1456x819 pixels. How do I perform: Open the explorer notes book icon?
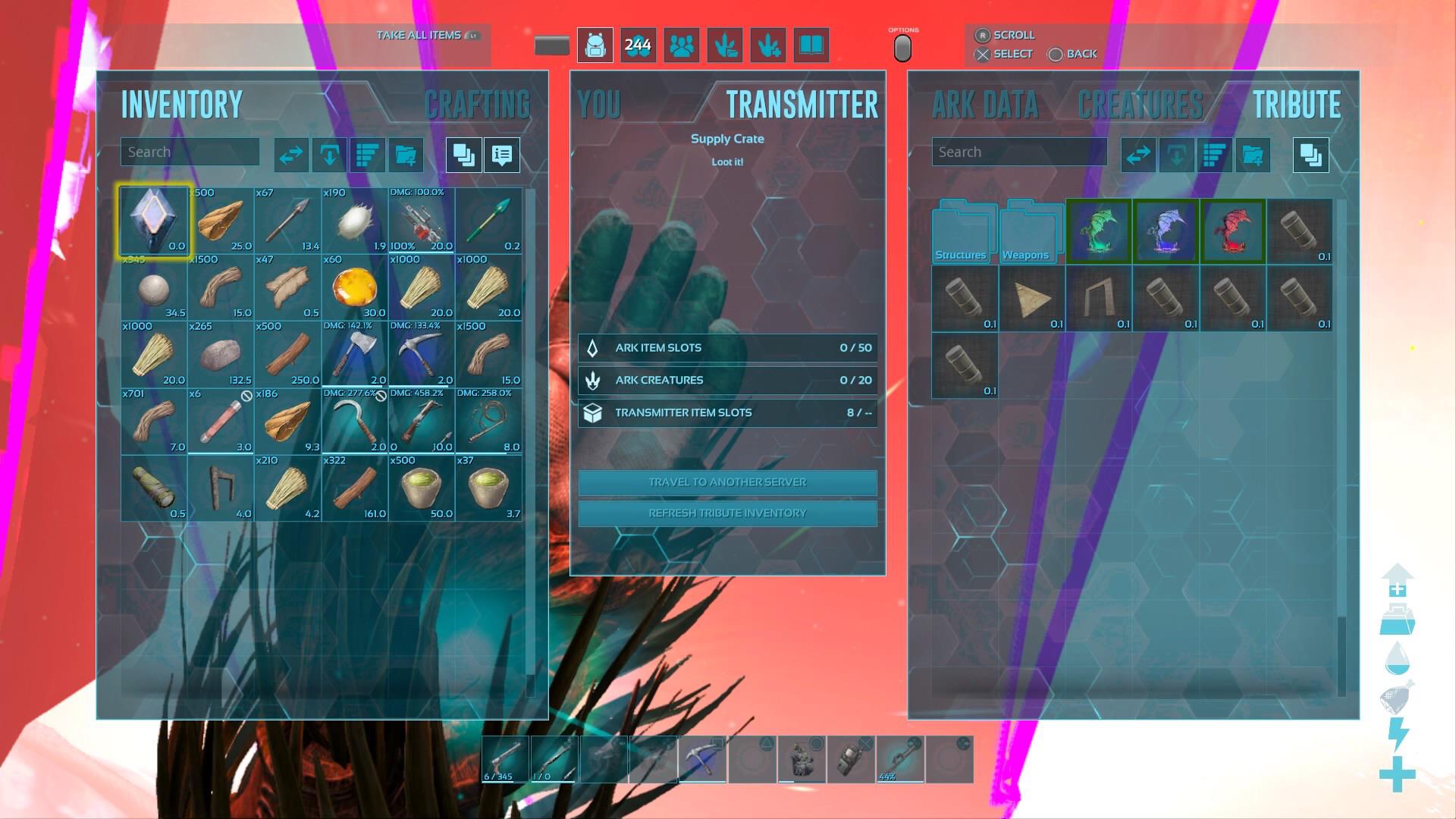tap(810, 45)
